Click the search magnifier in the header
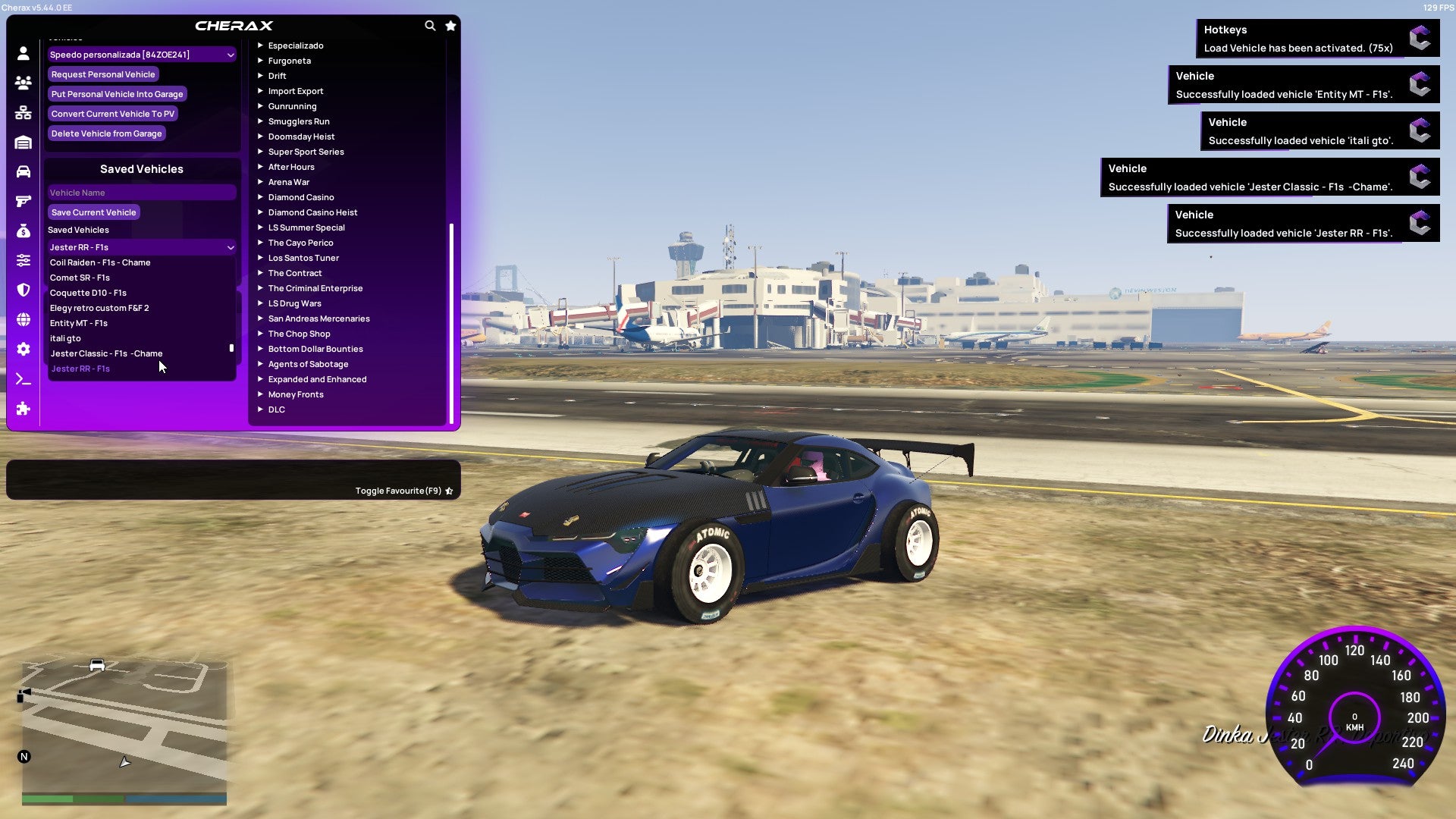1456x819 pixels. click(430, 25)
